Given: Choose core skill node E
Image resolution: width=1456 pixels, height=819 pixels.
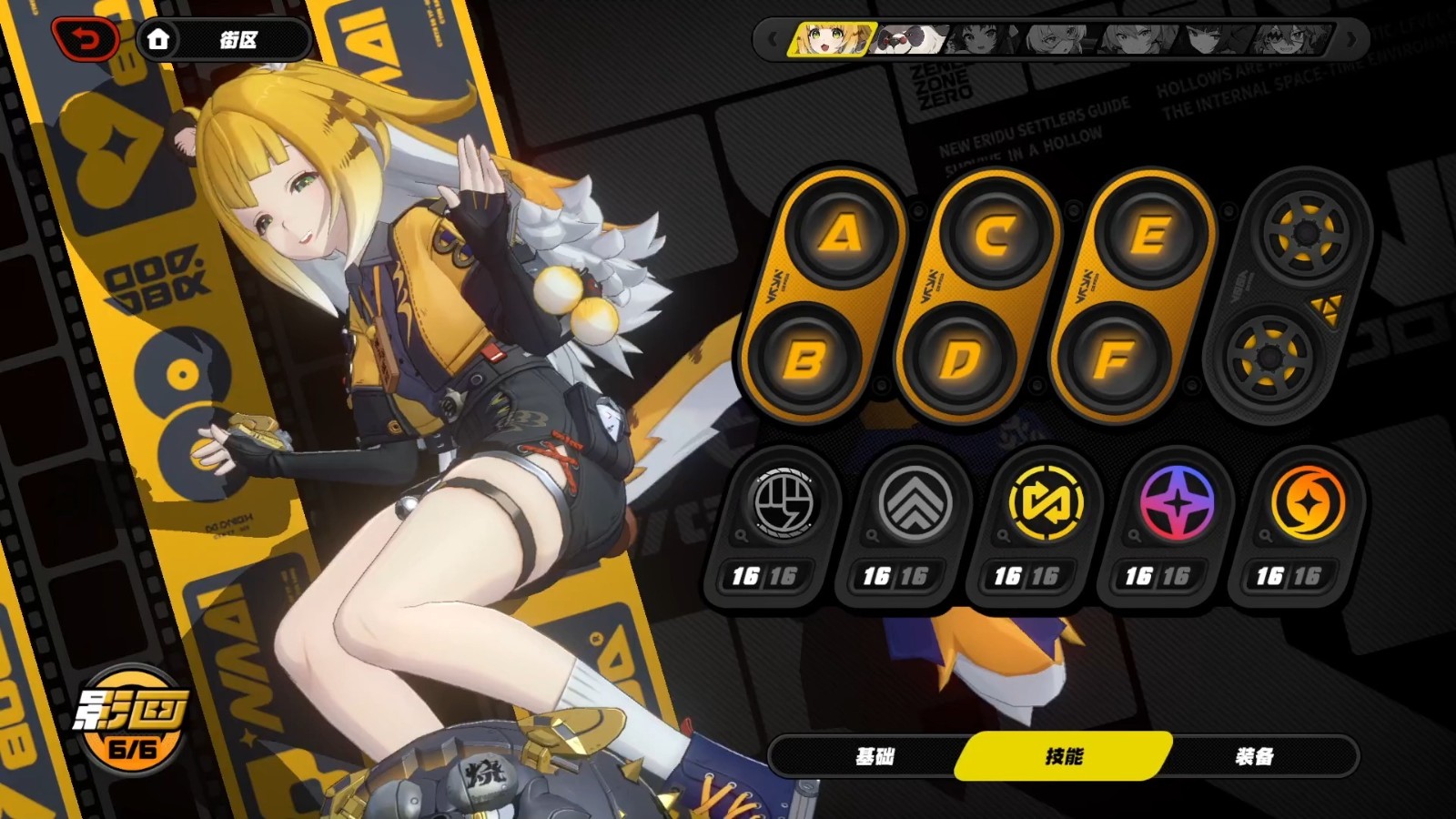Looking at the screenshot, I should tap(1149, 235).
